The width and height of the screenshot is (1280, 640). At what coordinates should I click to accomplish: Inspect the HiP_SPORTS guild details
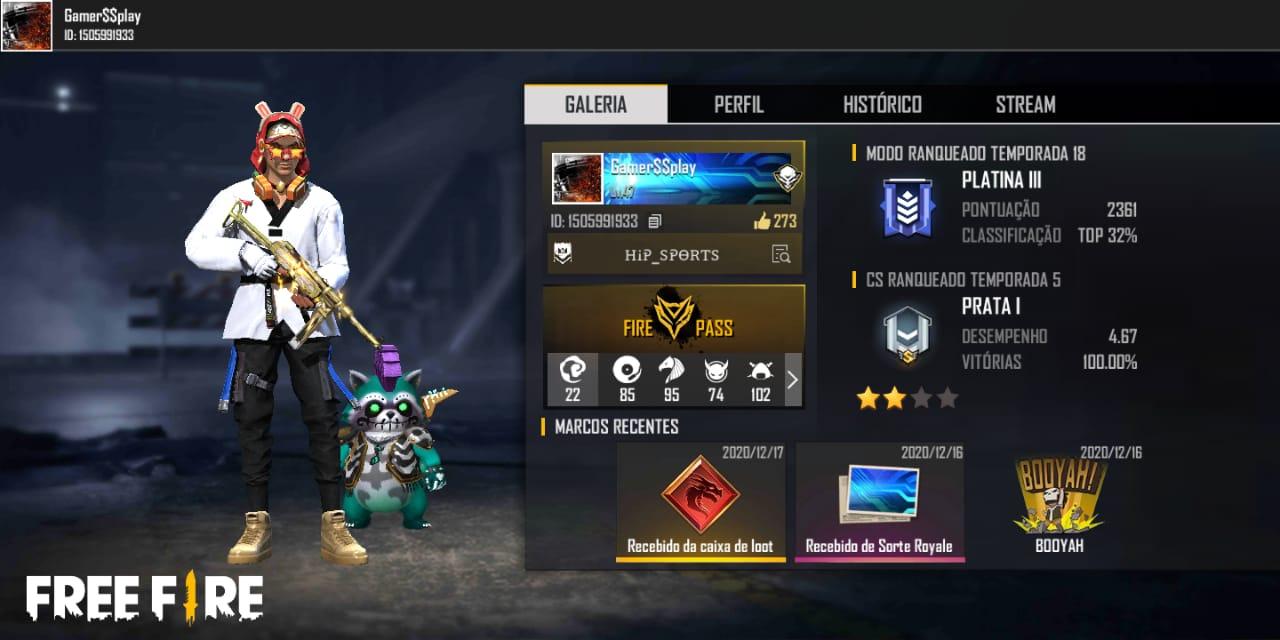point(781,255)
